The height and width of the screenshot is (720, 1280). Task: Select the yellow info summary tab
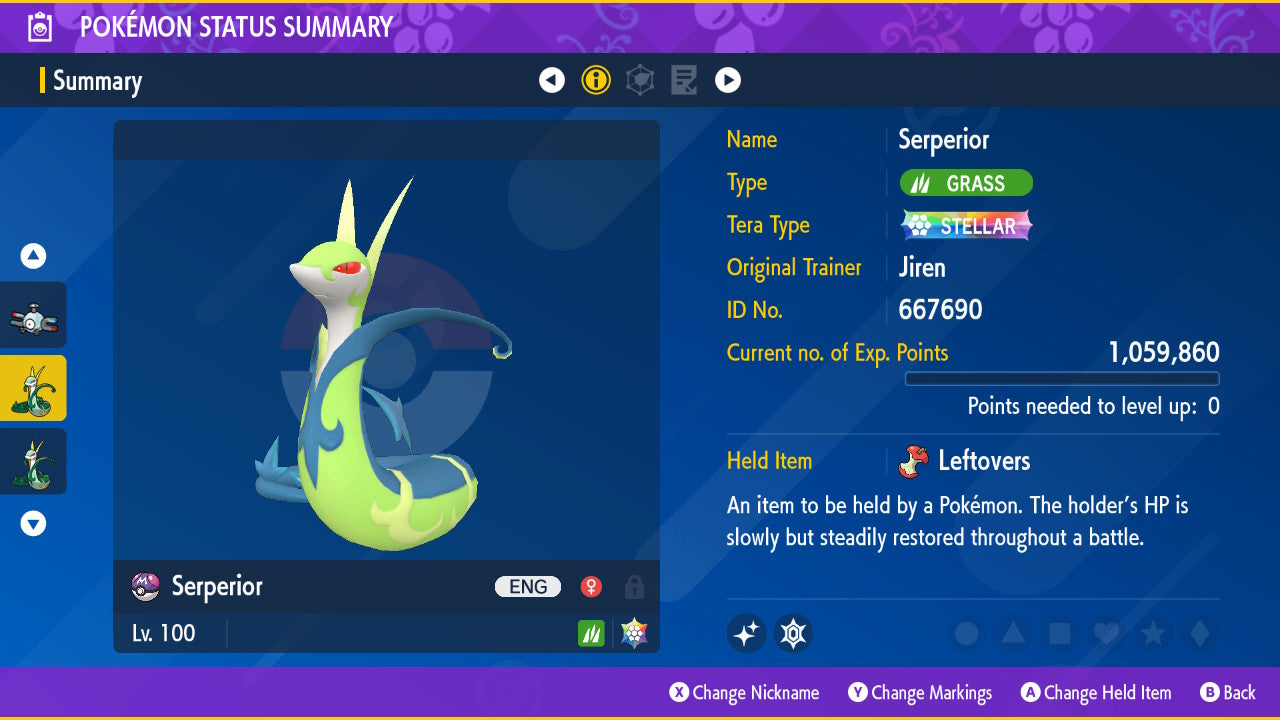596,80
